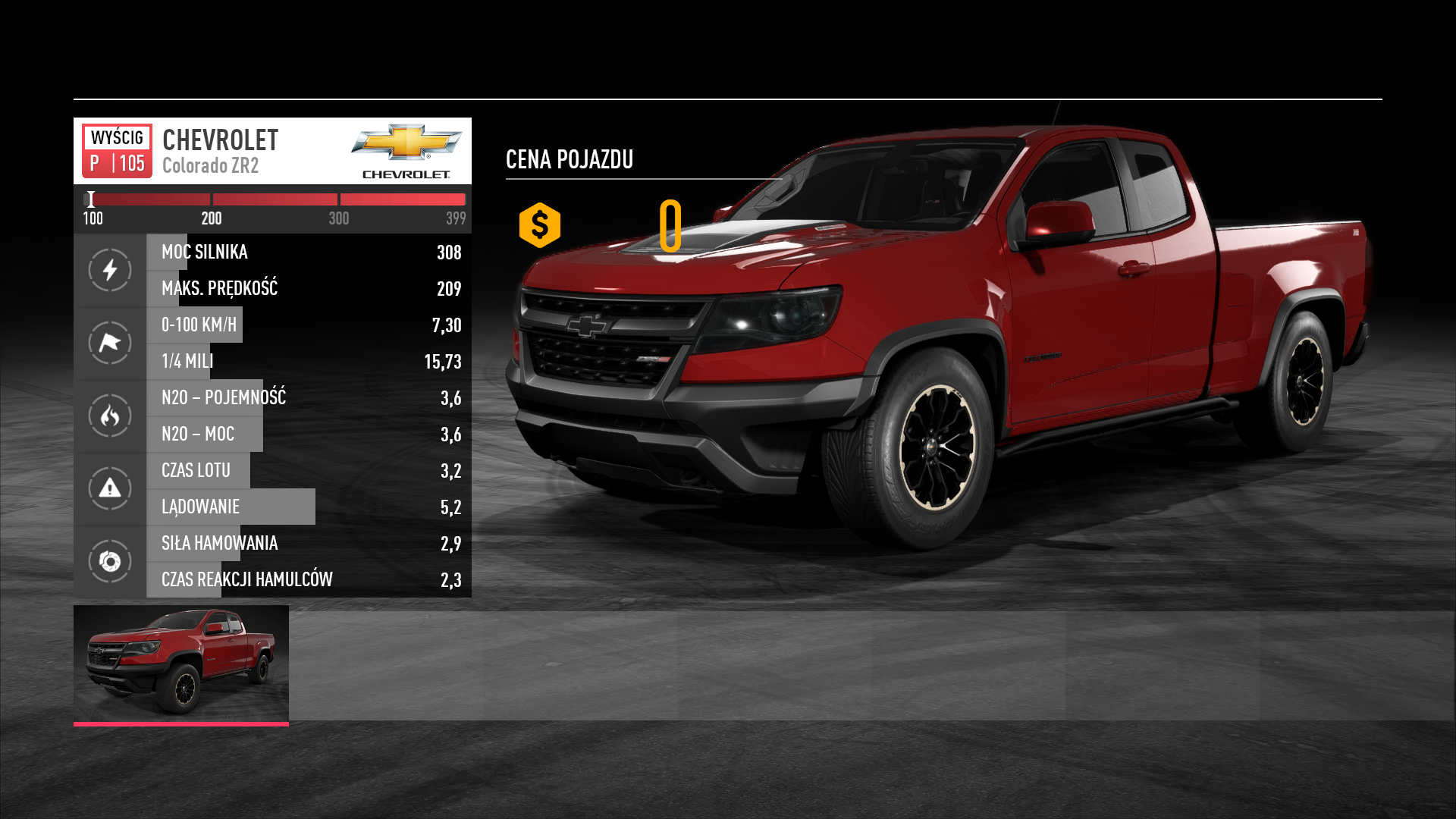Click the brake disc stats icon
1456x819 pixels.
pyautogui.click(x=110, y=561)
